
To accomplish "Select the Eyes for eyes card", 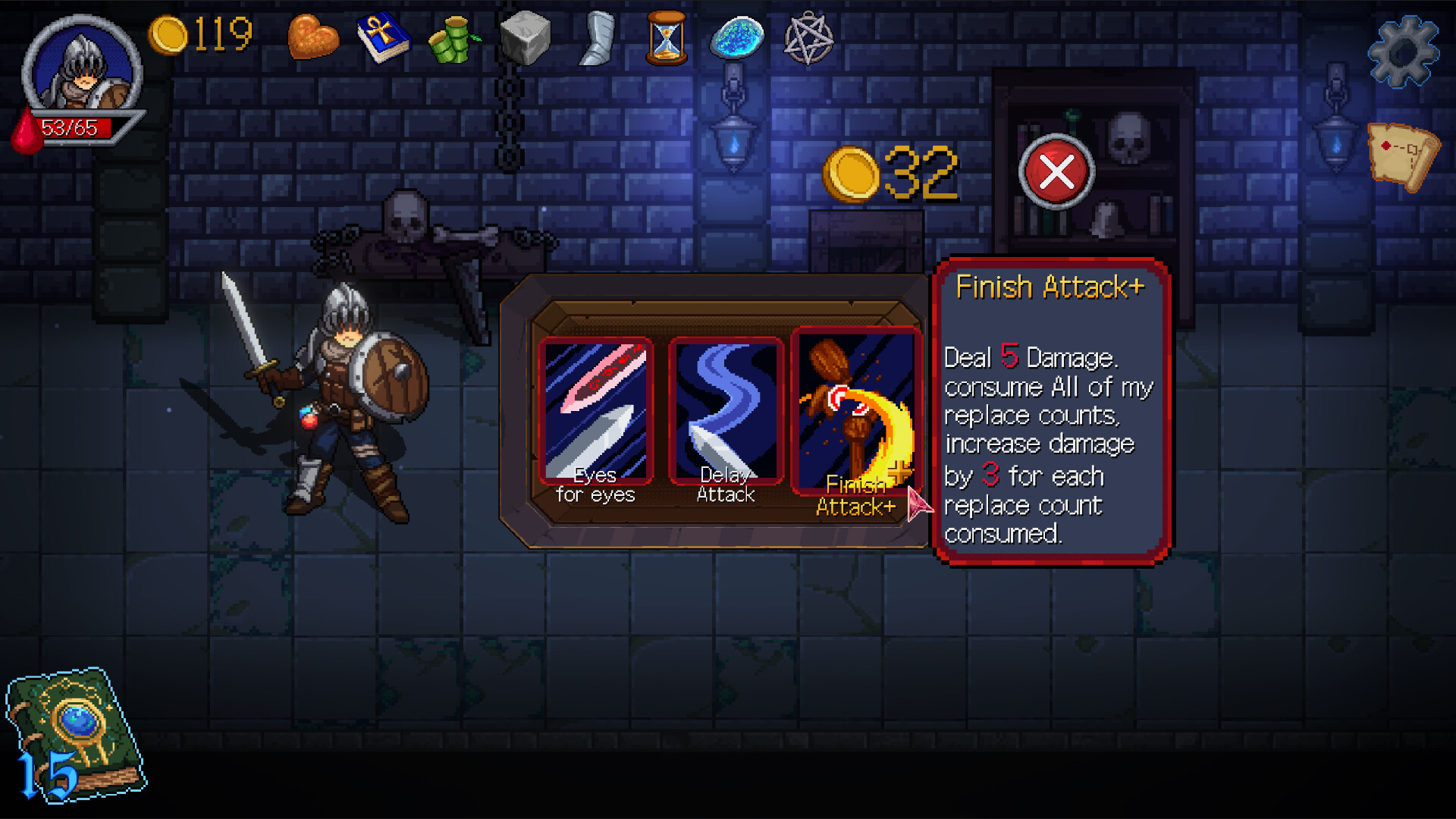I will coord(596,409).
